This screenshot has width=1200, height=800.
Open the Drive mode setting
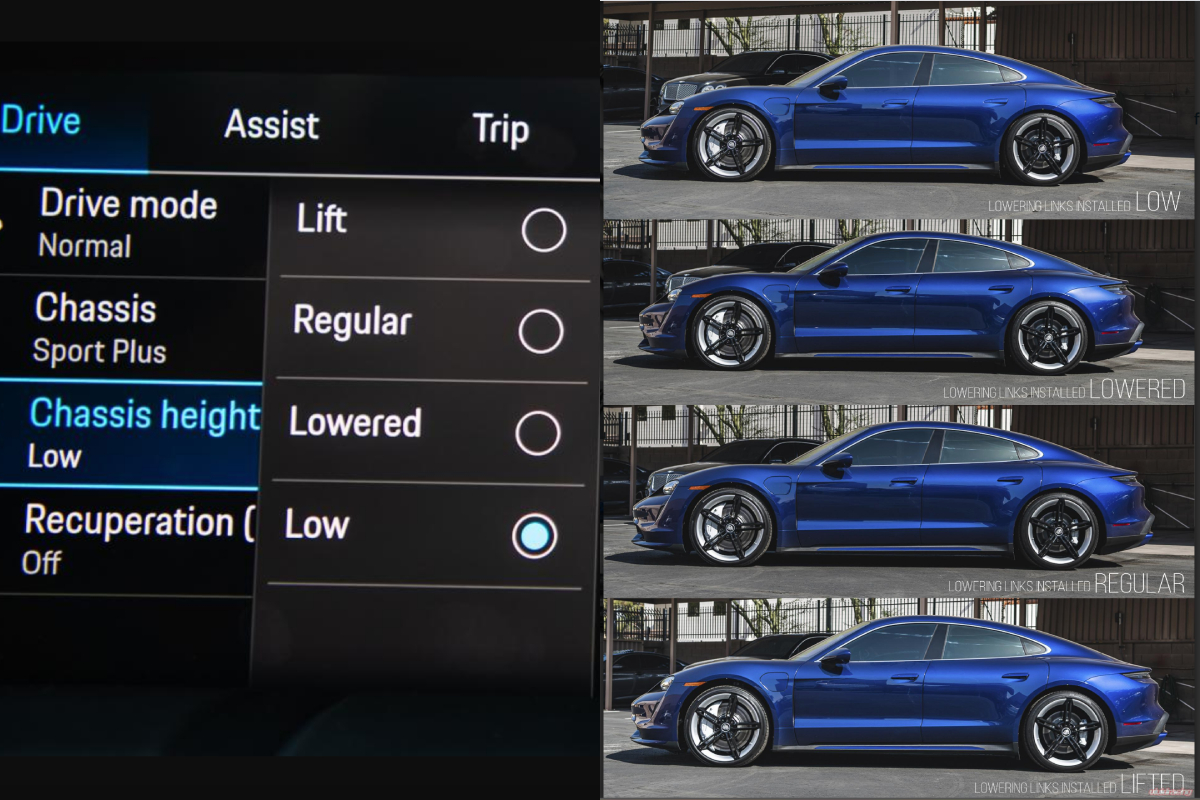tap(128, 224)
